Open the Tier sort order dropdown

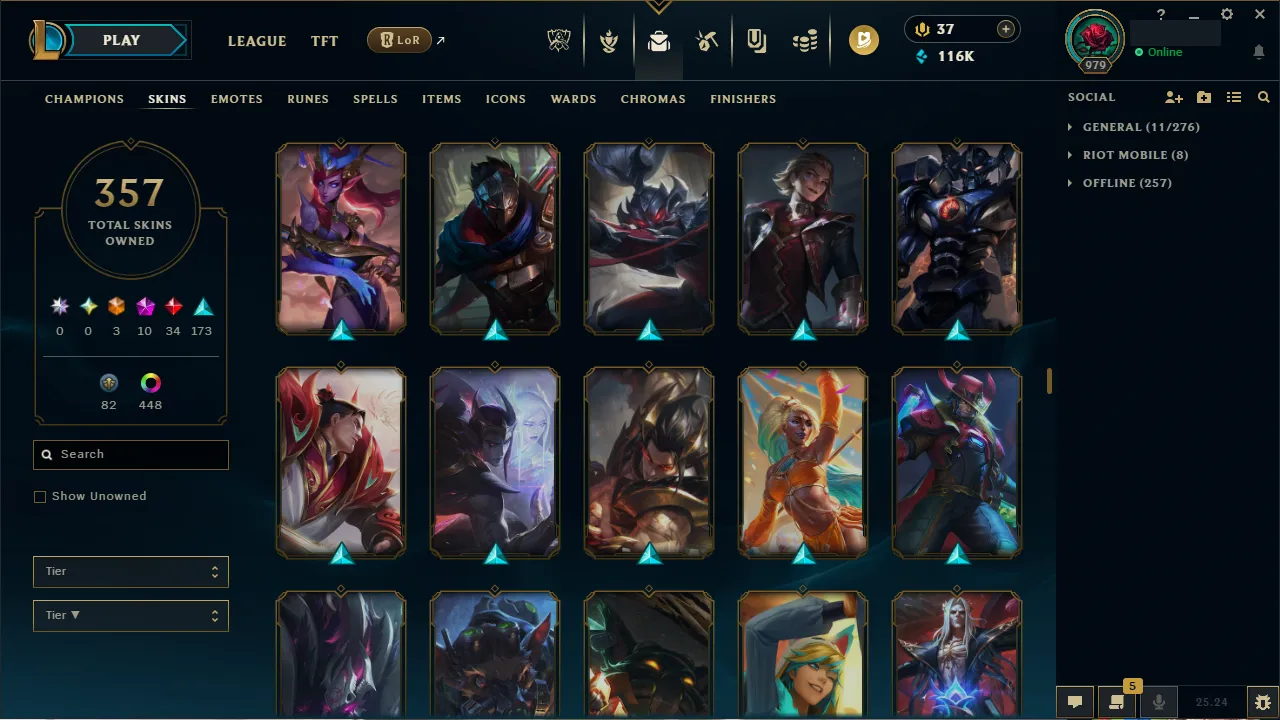130,615
